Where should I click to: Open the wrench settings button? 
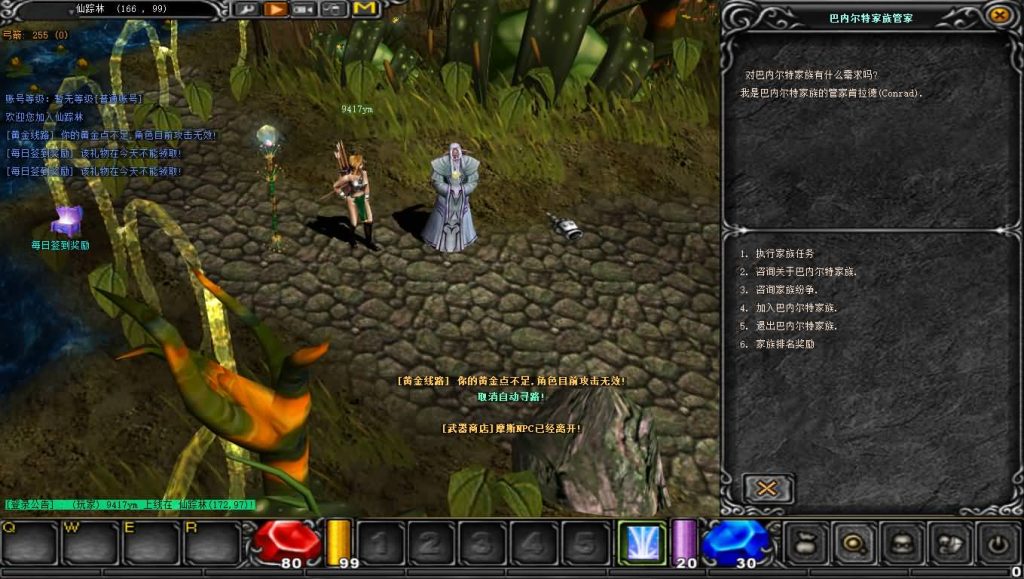coord(247,9)
